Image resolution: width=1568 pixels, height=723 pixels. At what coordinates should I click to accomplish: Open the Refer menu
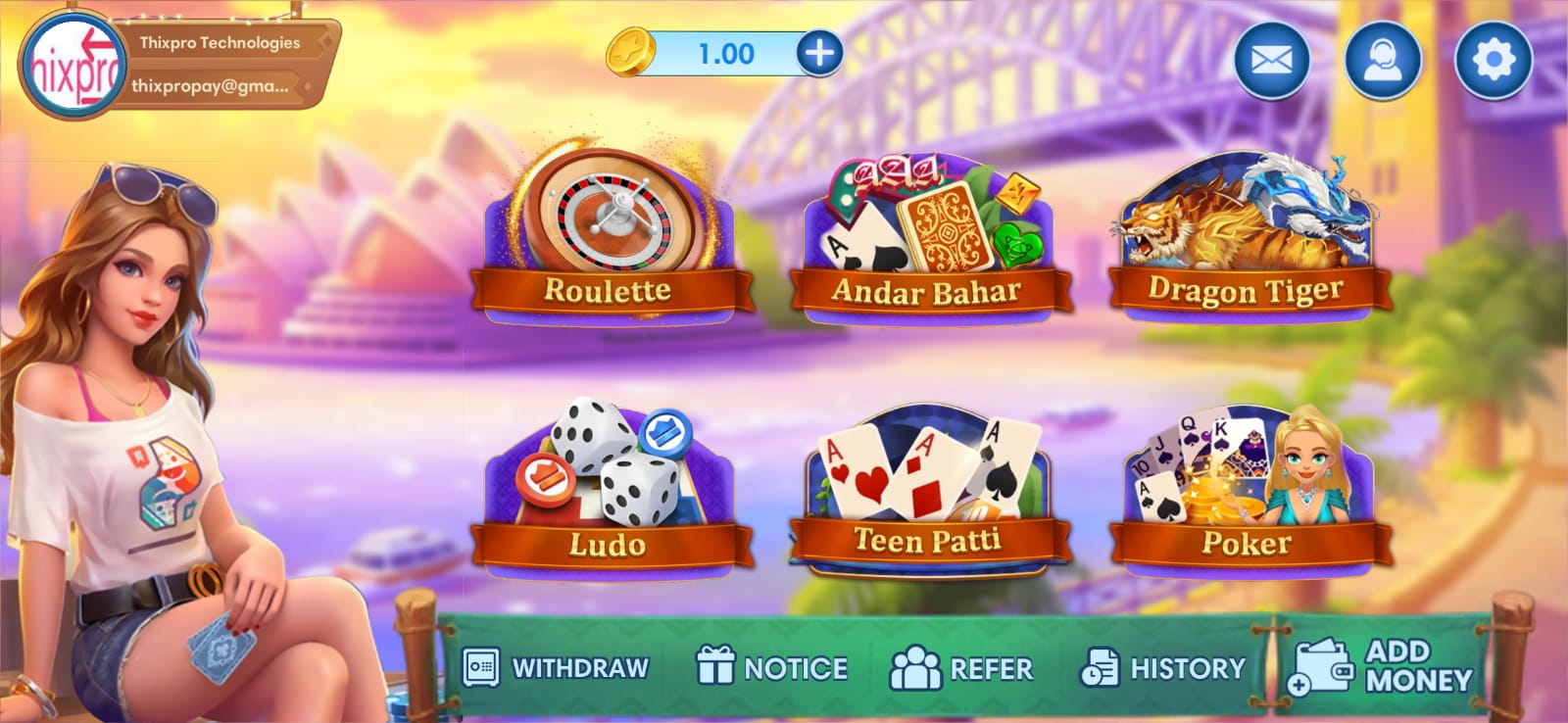[961, 668]
